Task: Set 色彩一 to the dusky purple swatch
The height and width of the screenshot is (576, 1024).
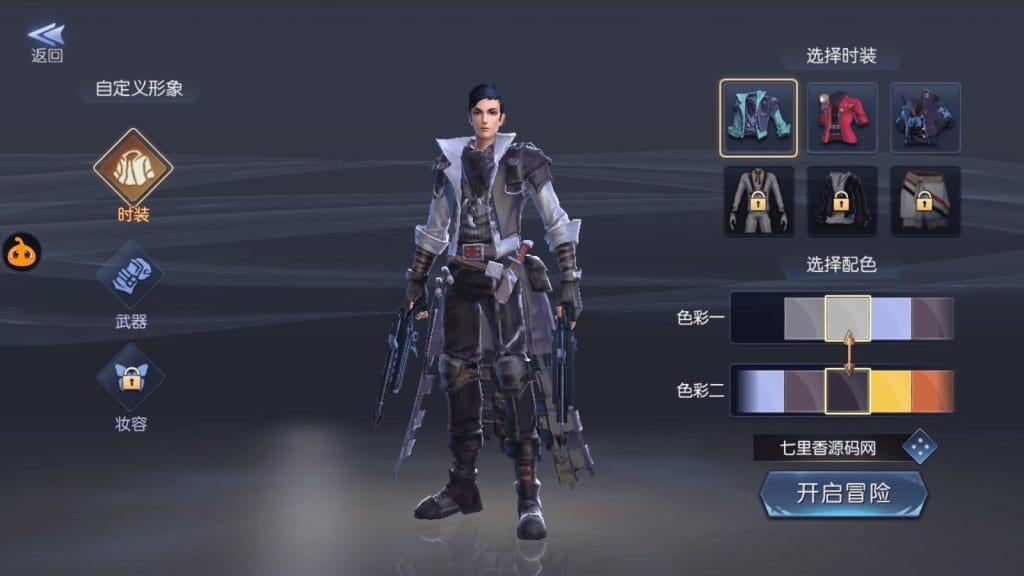Action: [932, 319]
